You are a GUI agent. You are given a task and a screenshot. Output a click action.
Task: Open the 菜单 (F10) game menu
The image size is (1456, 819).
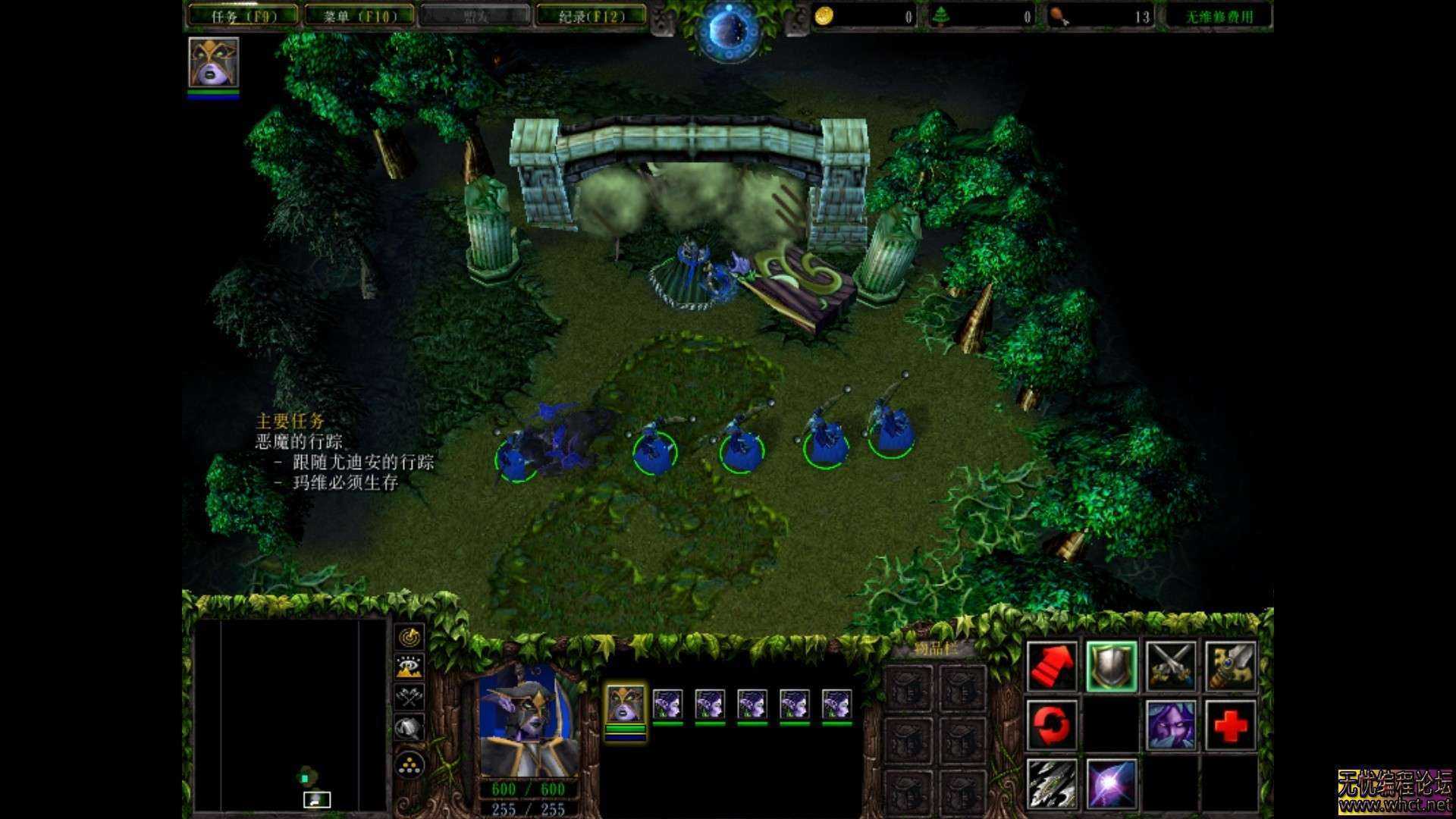pos(356,15)
